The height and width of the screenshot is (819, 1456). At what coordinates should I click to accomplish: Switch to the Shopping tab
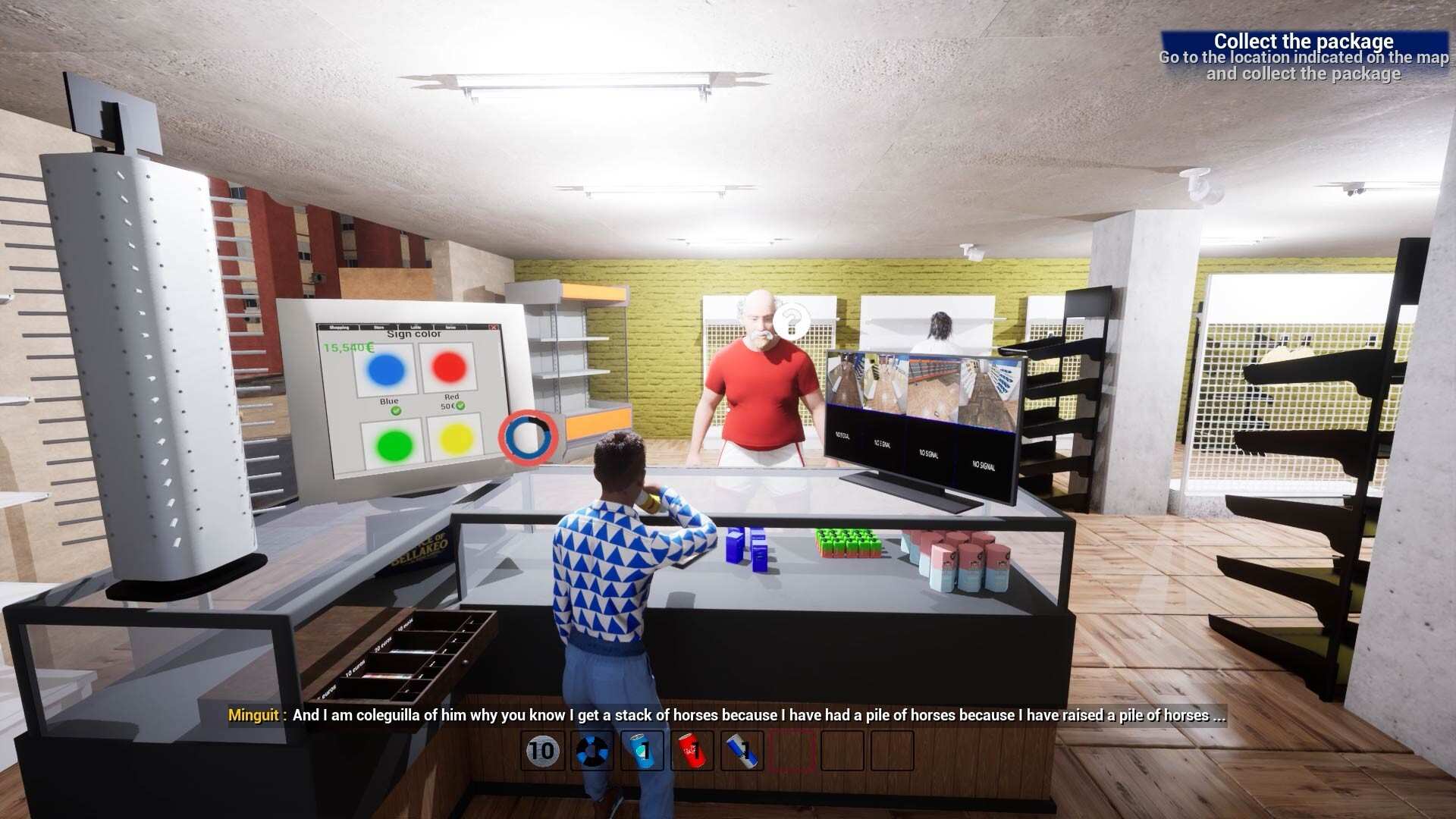pos(338,327)
